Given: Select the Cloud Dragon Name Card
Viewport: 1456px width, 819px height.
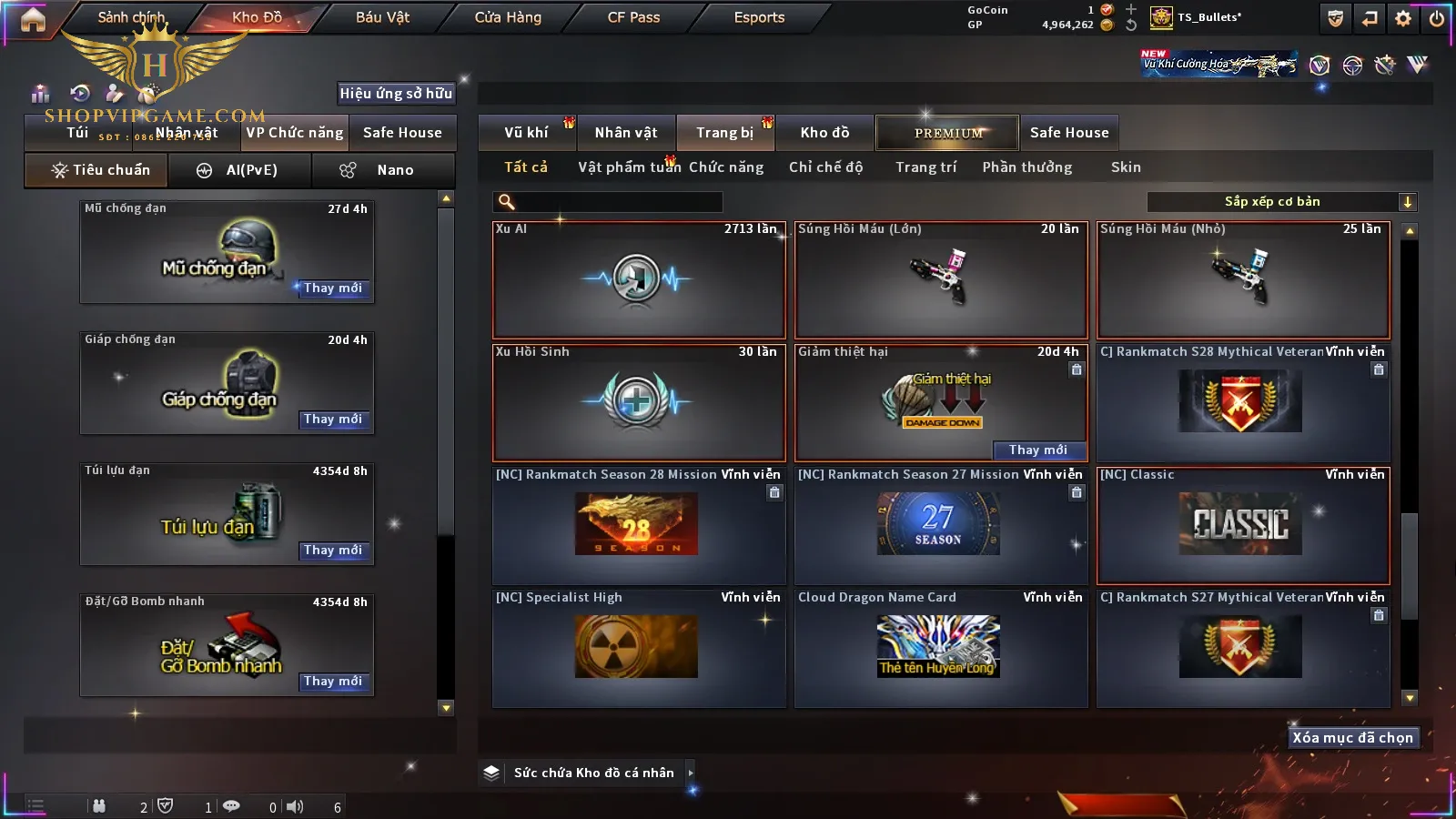Looking at the screenshot, I should [x=940, y=648].
